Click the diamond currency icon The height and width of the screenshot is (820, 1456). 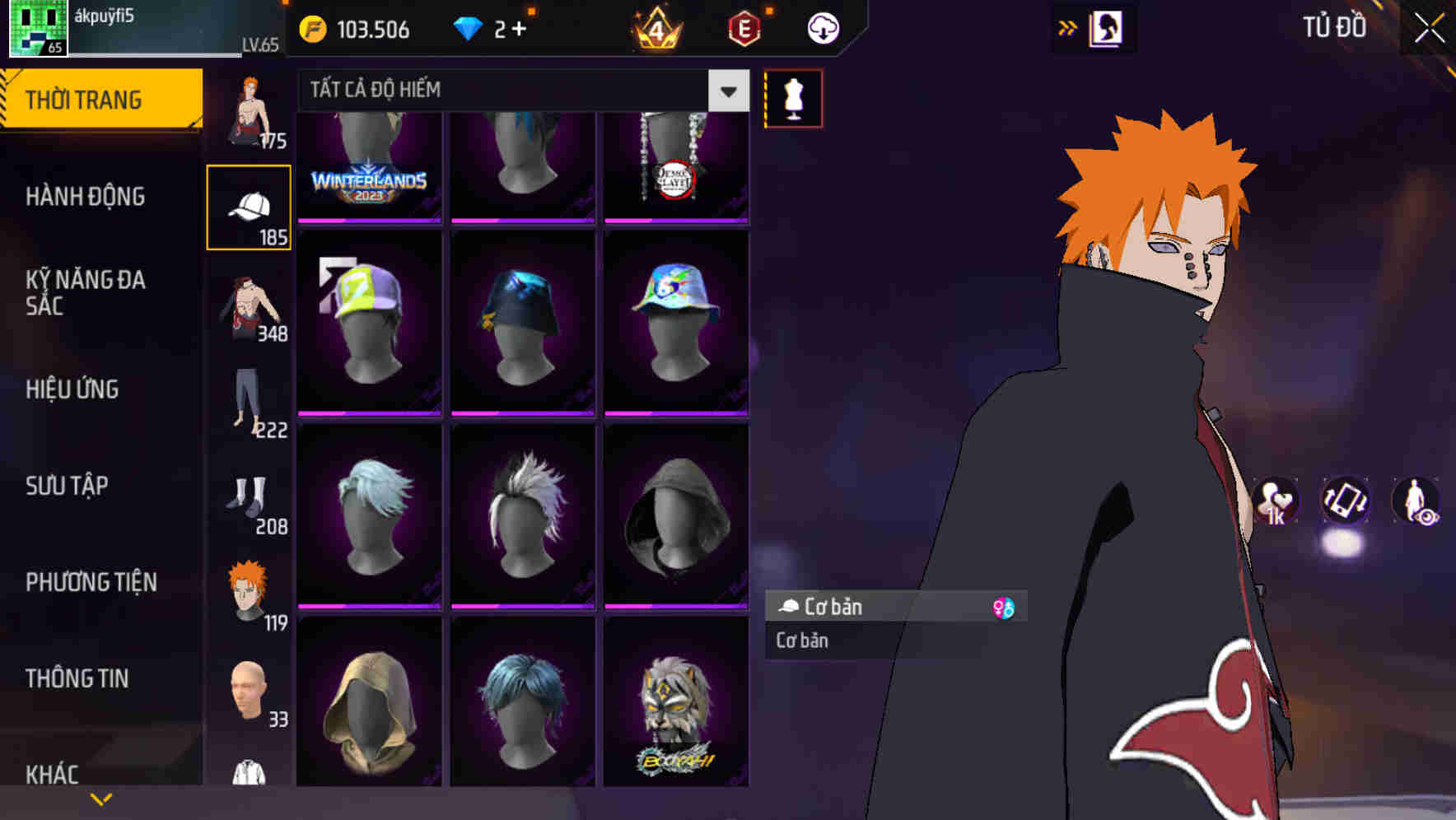(469, 27)
